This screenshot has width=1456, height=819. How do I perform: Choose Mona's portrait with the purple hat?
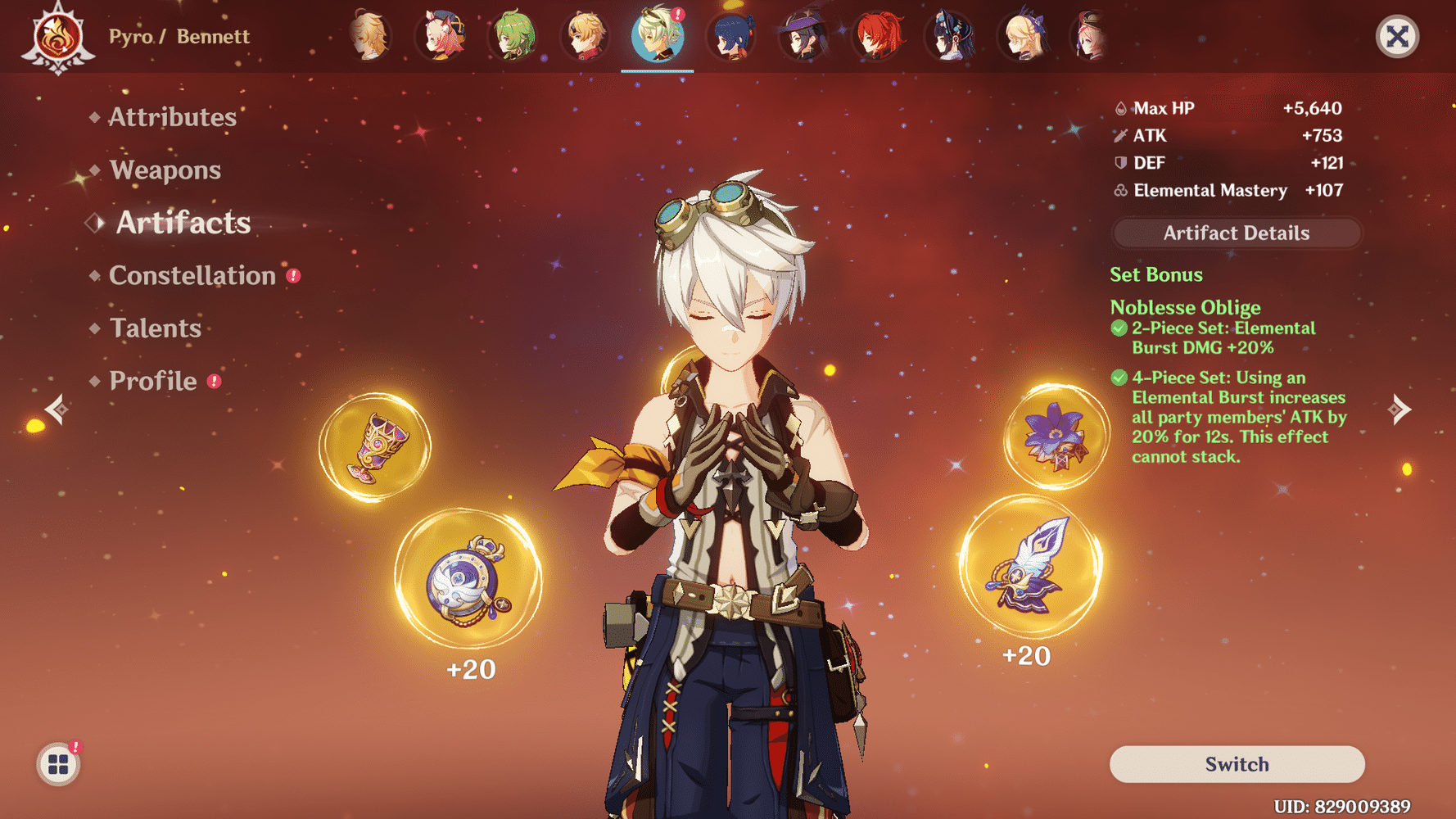pyautogui.click(x=803, y=36)
